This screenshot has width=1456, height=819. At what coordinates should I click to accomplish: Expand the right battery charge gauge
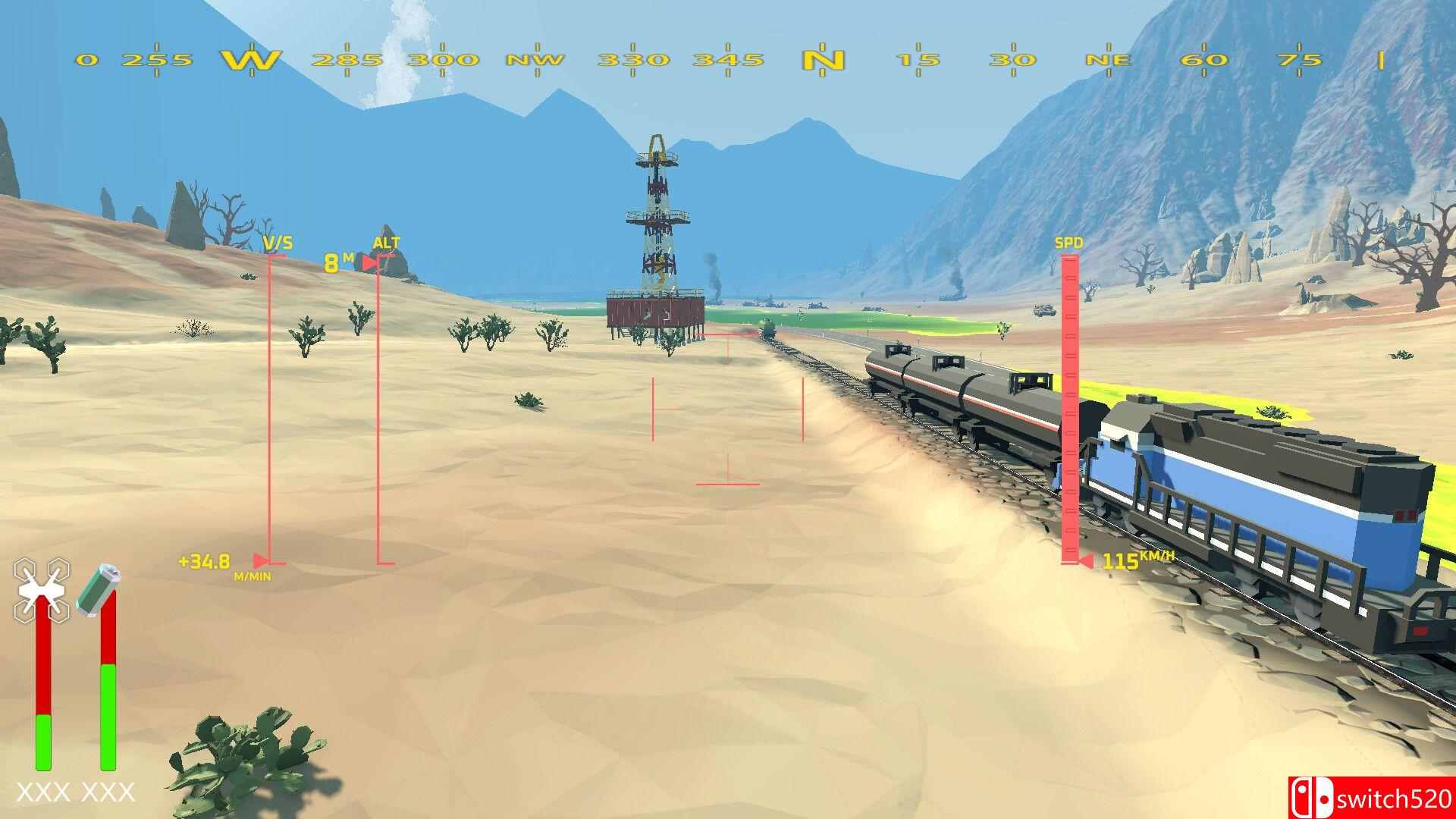coord(108,682)
